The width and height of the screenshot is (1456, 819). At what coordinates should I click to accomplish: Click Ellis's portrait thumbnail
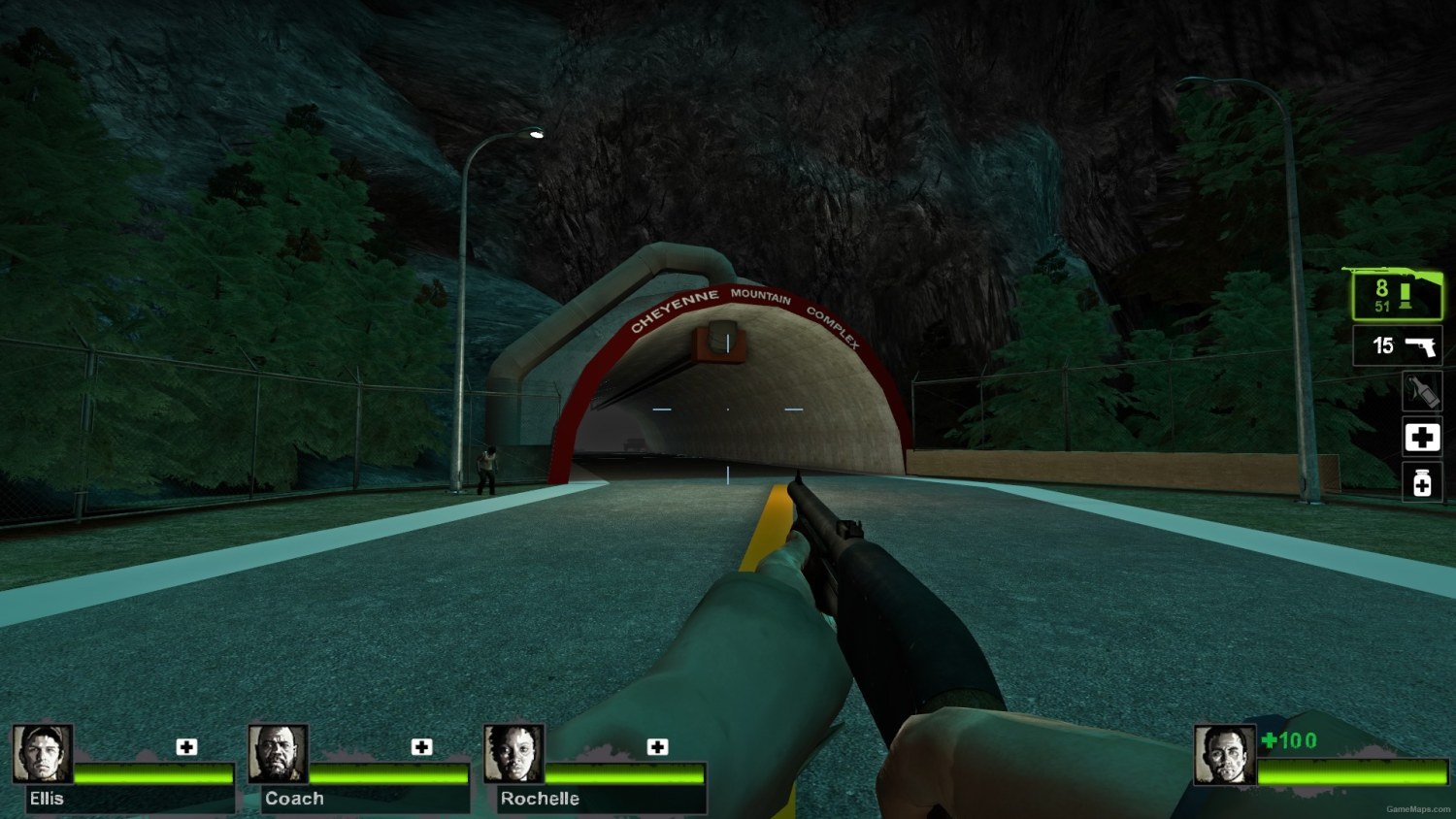(42, 757)
